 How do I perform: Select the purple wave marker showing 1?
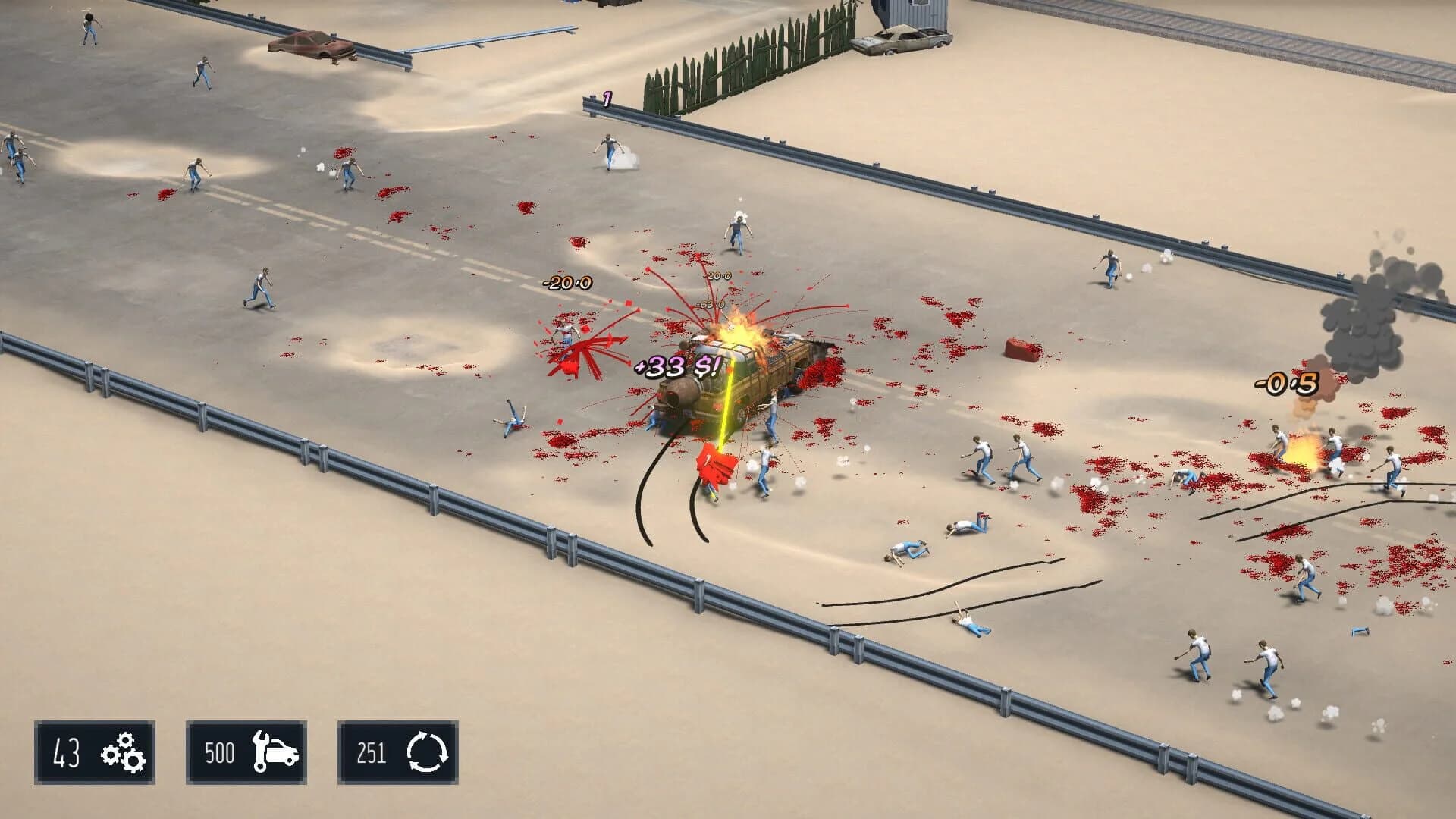click(606, 97)
